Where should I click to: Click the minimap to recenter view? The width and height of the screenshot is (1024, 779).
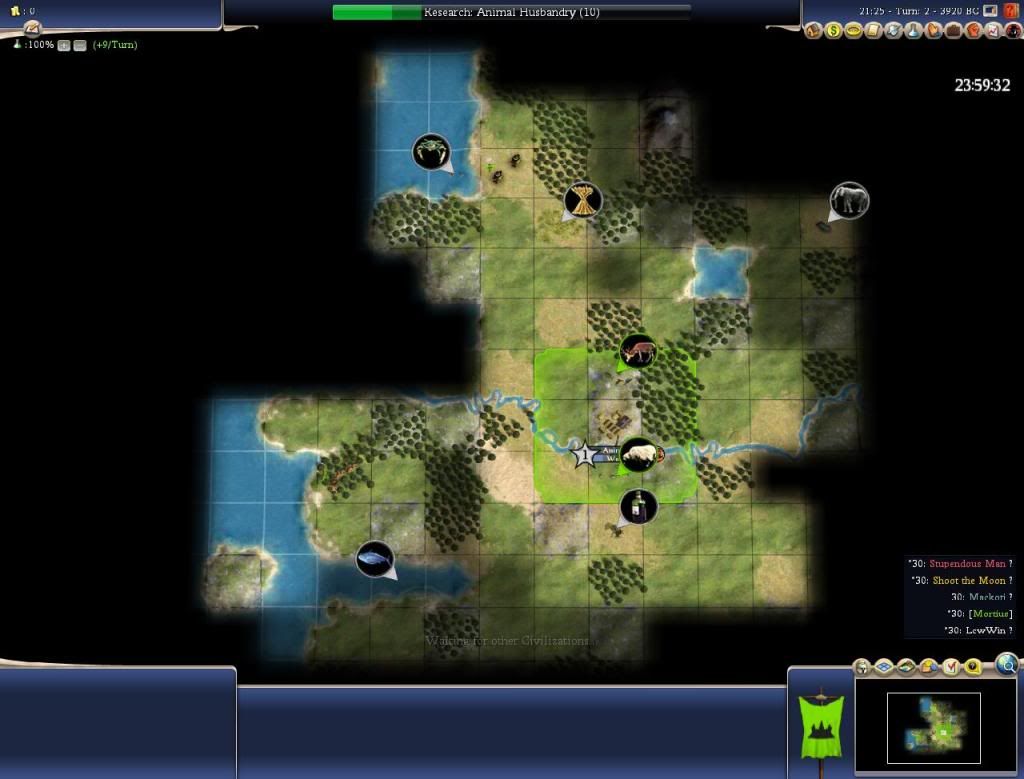[x=933, y=727]
